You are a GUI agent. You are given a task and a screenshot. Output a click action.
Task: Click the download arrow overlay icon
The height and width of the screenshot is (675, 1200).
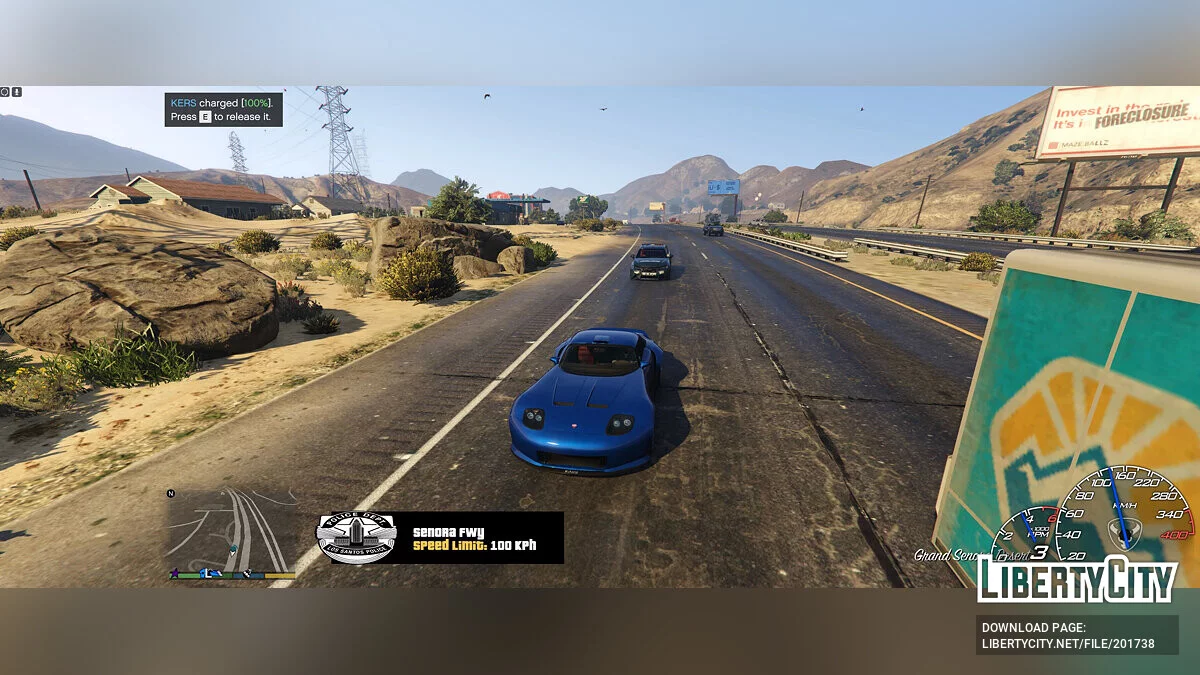click(x=17, y=92)
